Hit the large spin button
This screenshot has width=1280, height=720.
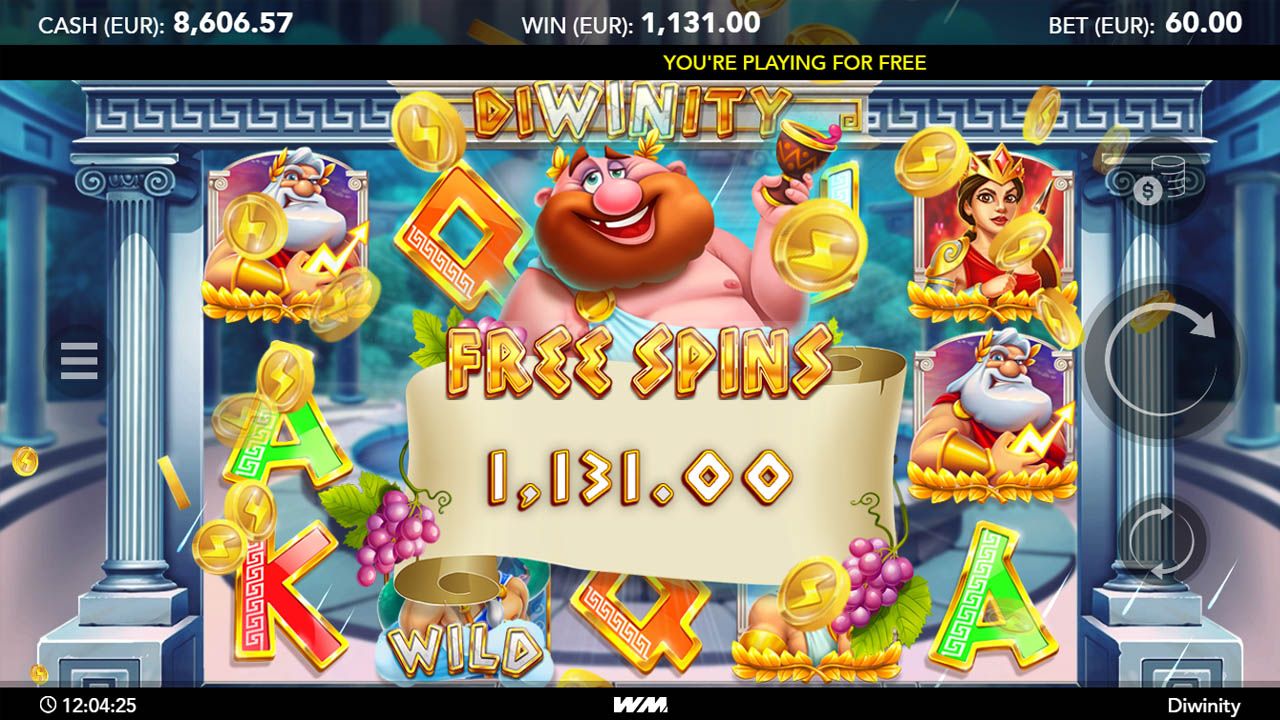(1162, 360)
